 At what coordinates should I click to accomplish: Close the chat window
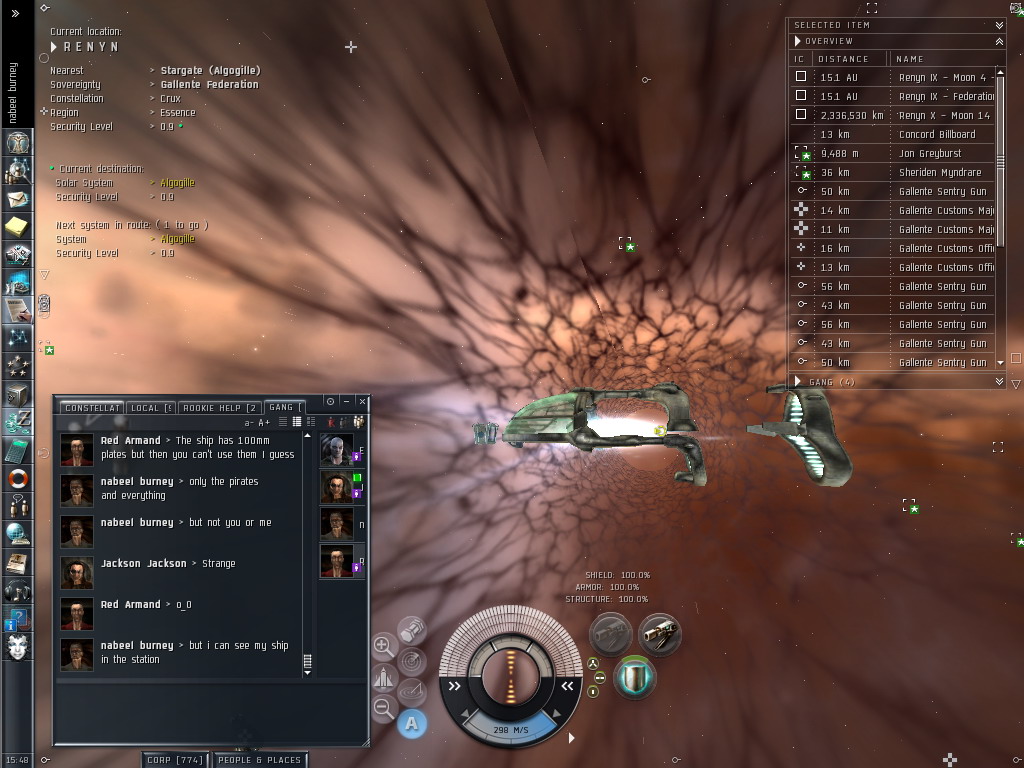coord(362,401)
